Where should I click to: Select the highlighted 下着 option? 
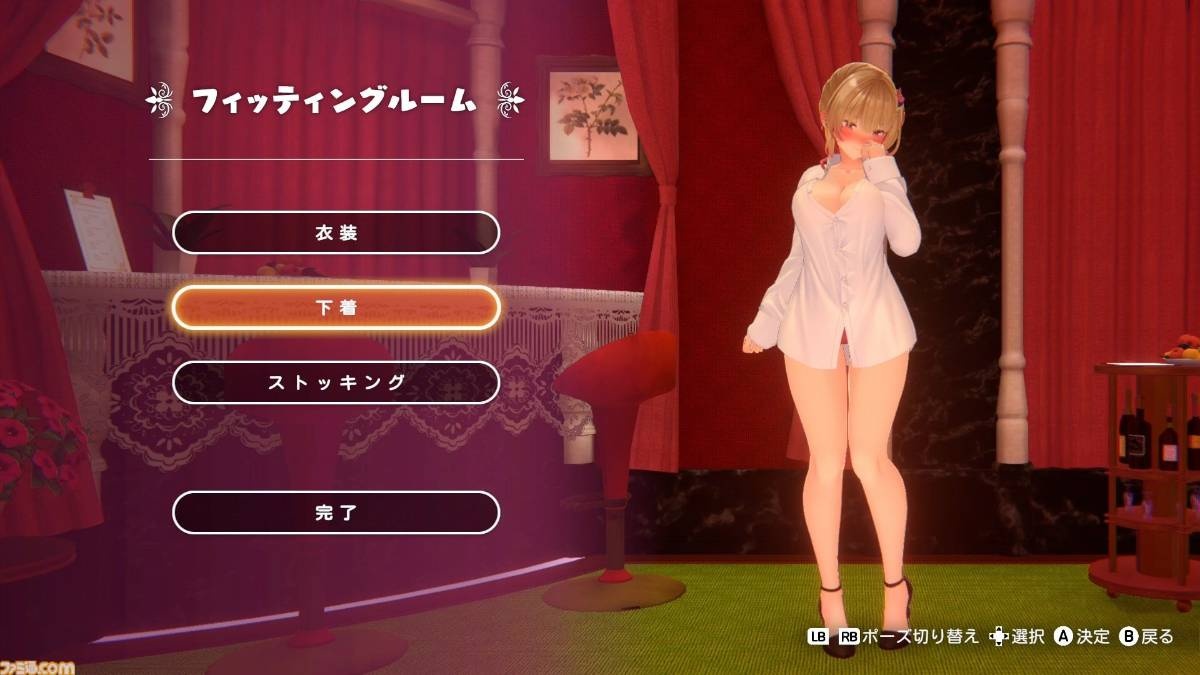336,308
